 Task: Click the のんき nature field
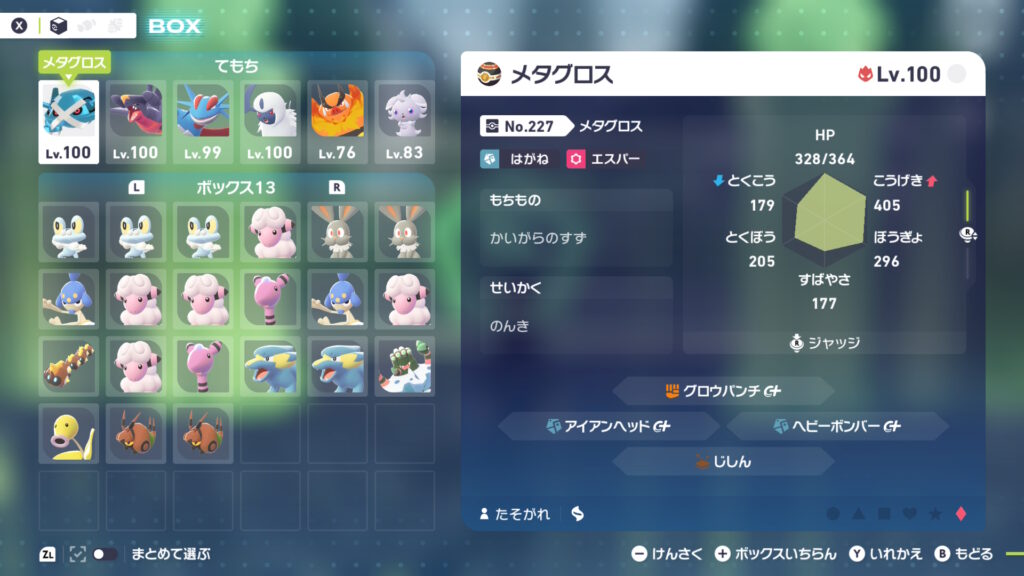coord(576,327)
